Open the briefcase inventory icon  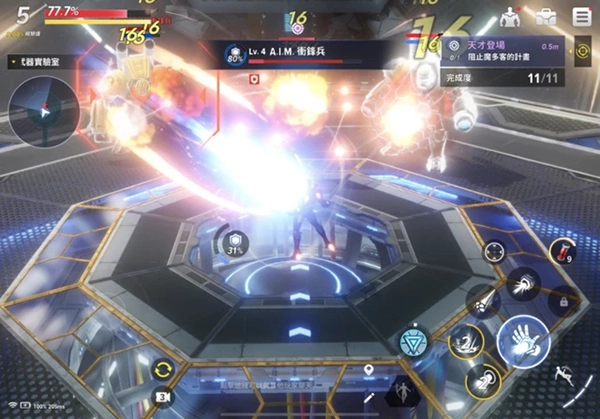[546, 16]
